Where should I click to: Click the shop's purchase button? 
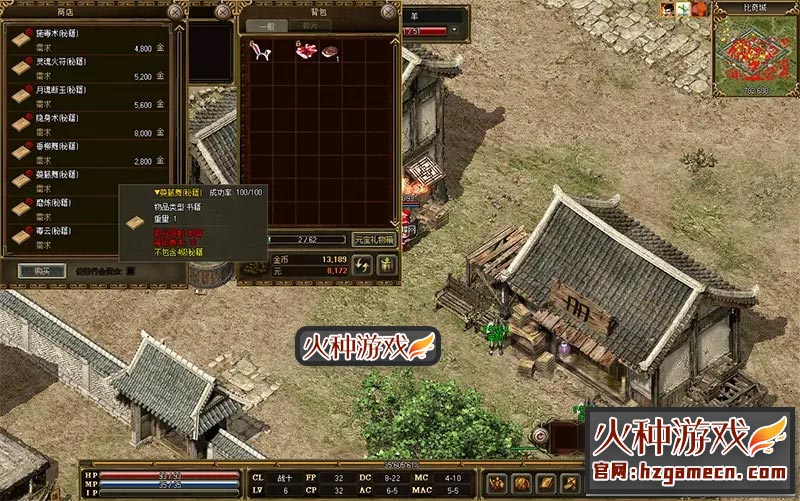point(42,270)
